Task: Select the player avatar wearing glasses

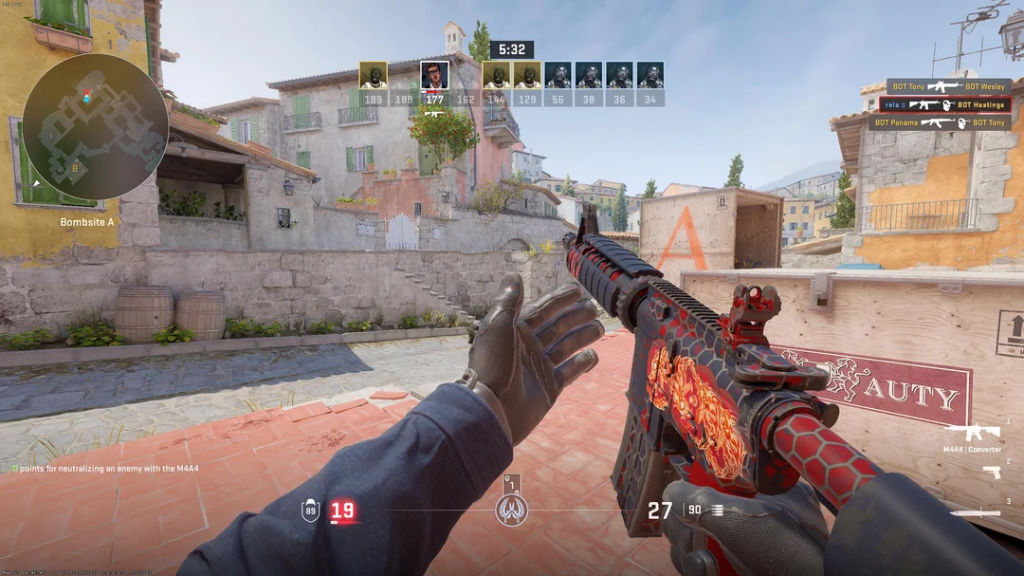Action: point(434,75)
